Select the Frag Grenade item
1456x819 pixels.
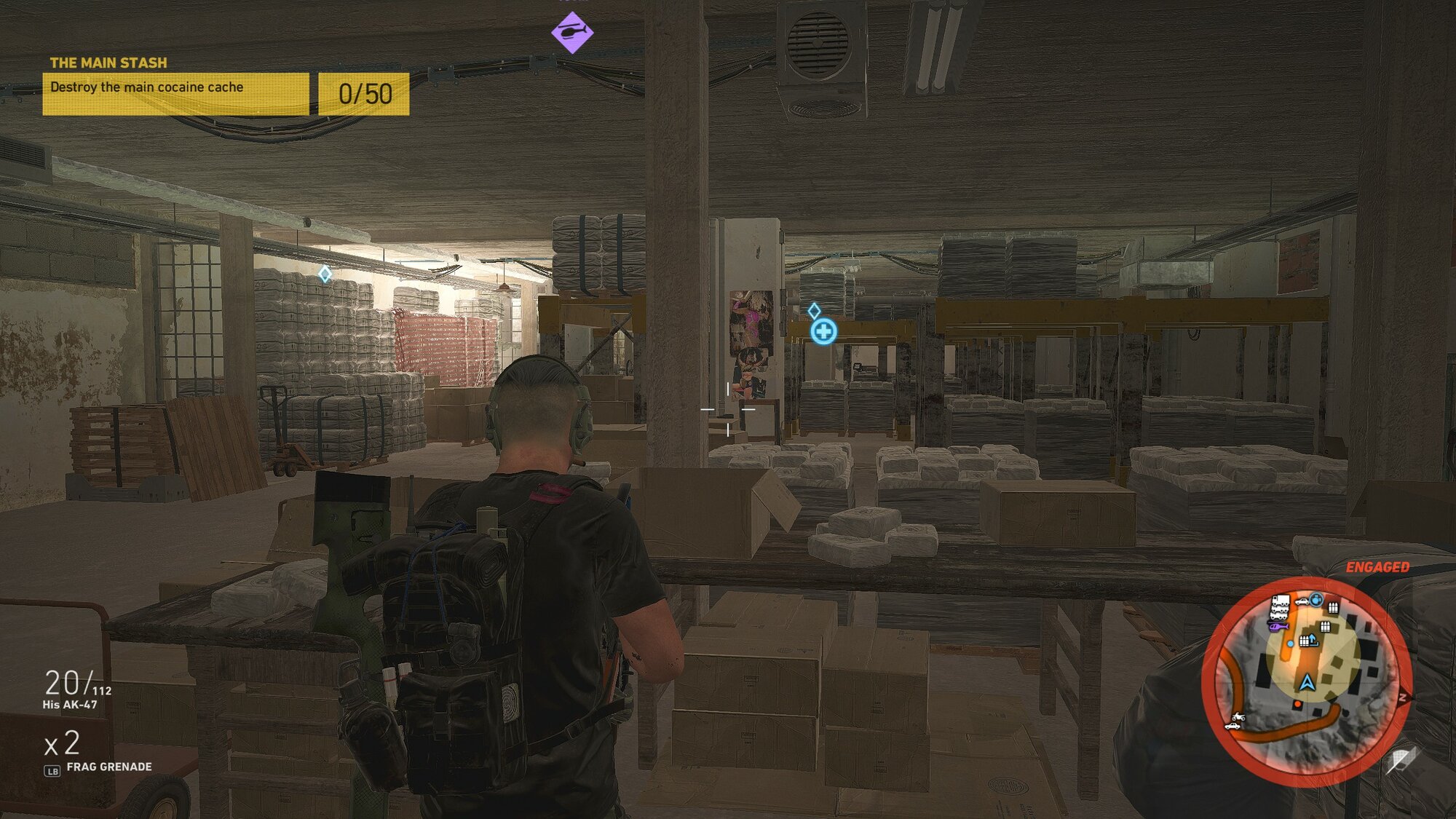click(x=108, y=767)
